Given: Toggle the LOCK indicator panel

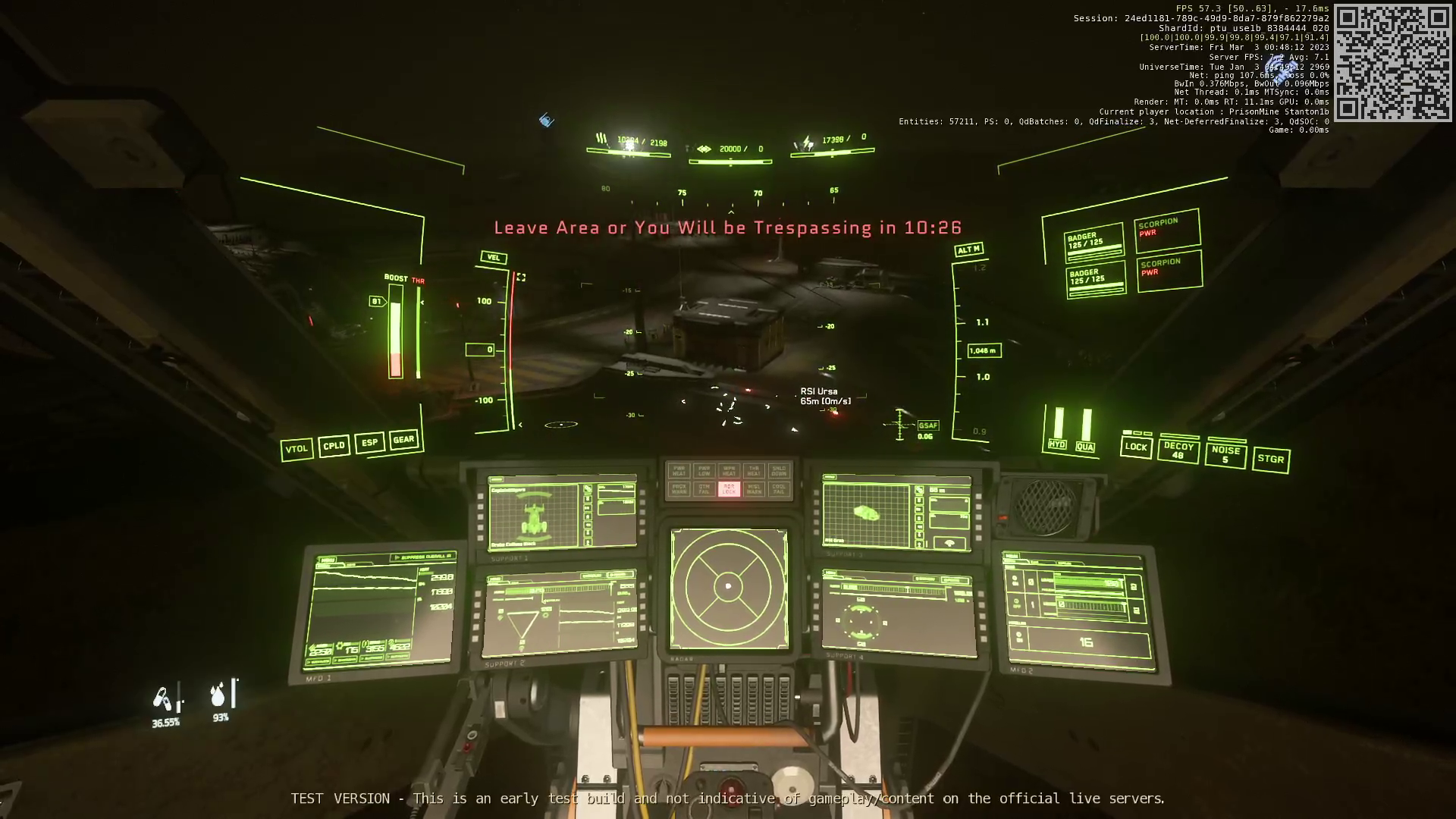Looking at the screenshot, I should click(x=1136, y=447).
